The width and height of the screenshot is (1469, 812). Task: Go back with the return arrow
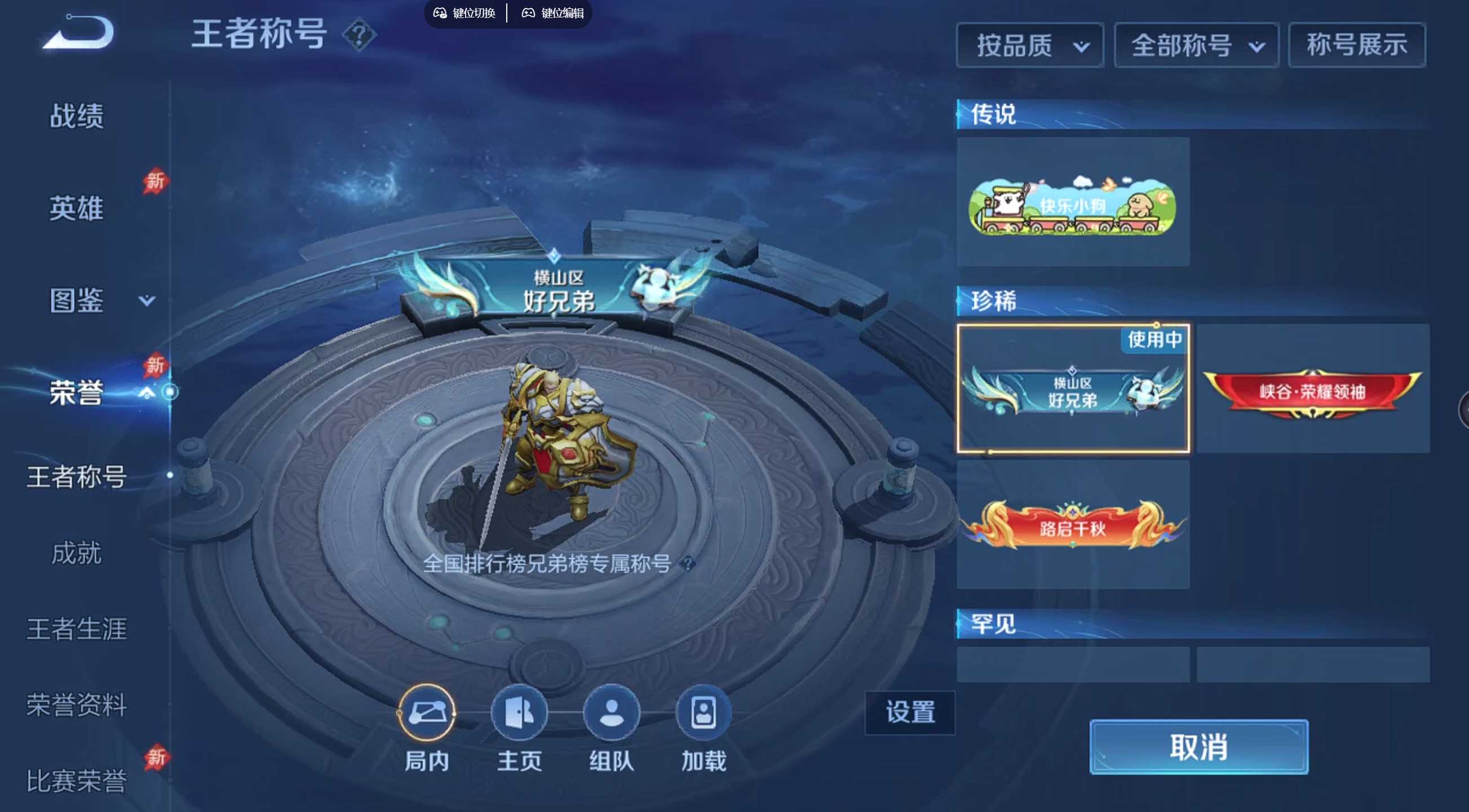click(79, 33)
